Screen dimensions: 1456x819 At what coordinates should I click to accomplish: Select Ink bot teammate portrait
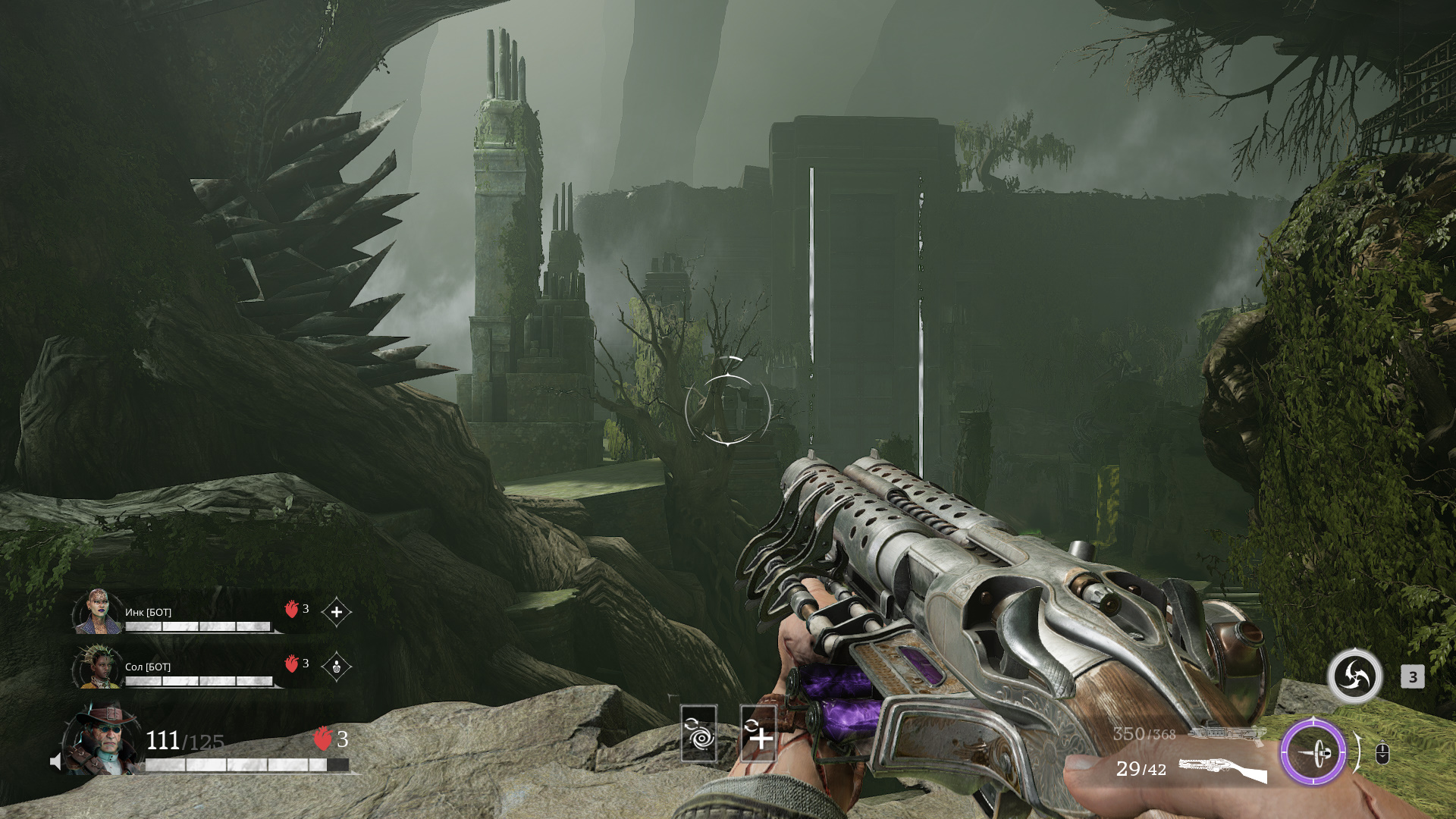tap(97, 611)
